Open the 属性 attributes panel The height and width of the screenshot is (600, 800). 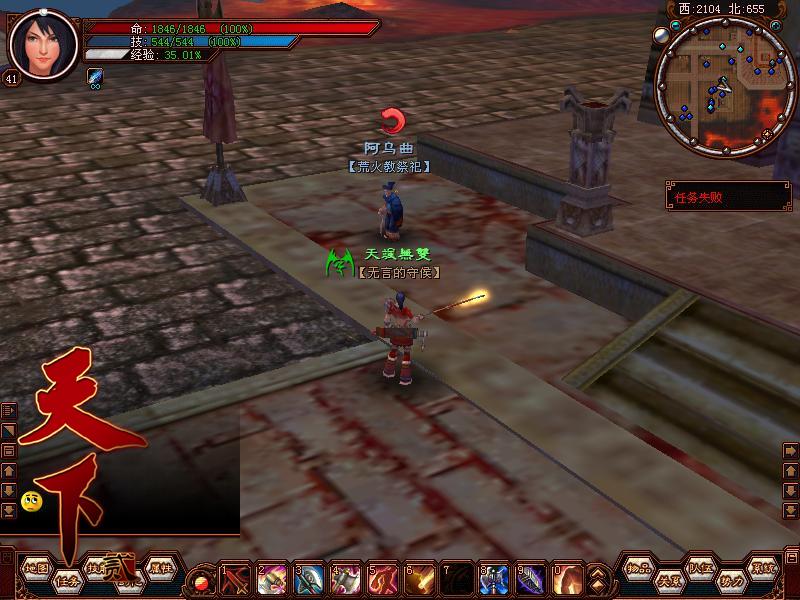(x=160, y=568)
